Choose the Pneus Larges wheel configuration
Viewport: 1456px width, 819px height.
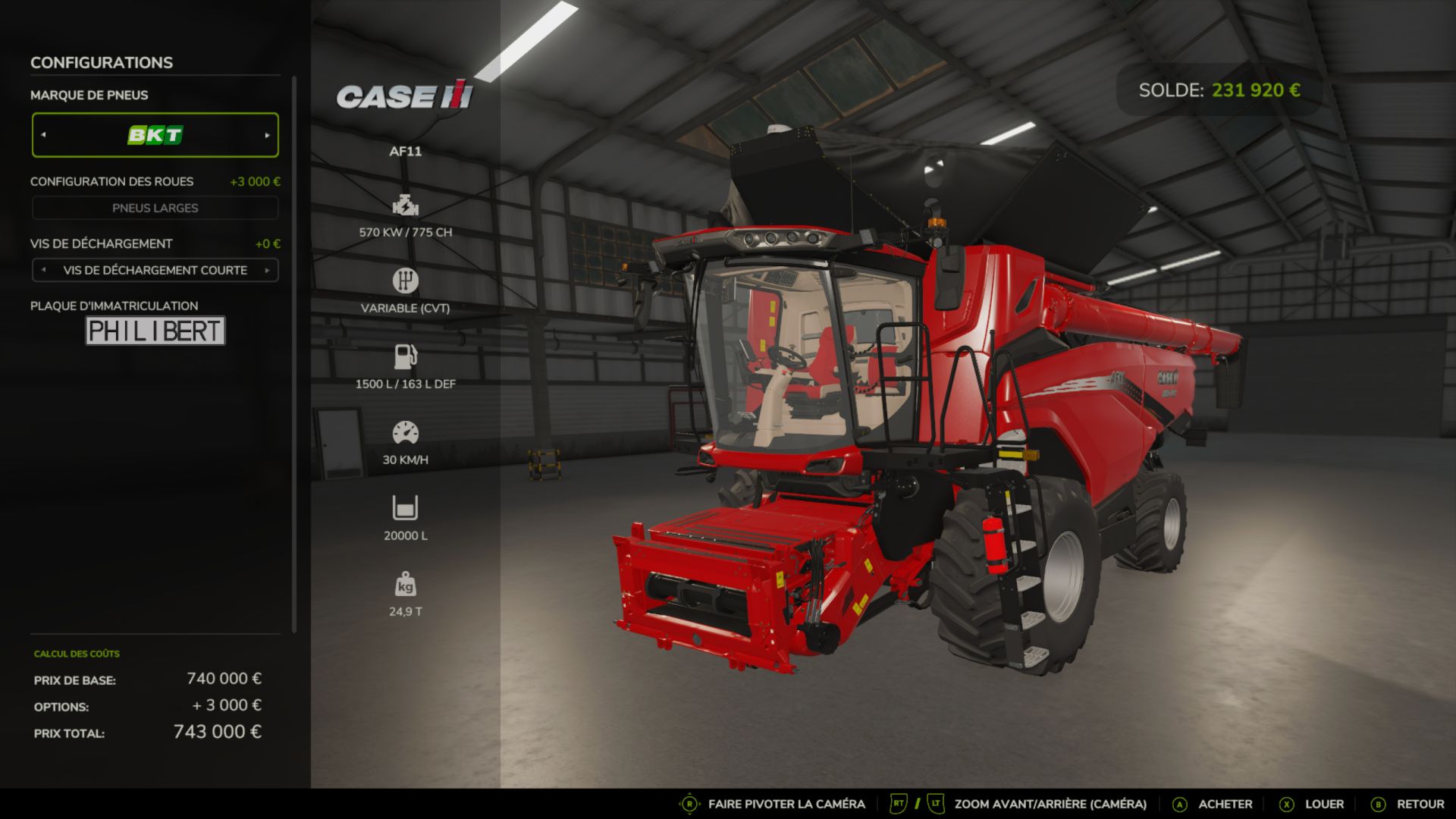click(x=155, y=208)
